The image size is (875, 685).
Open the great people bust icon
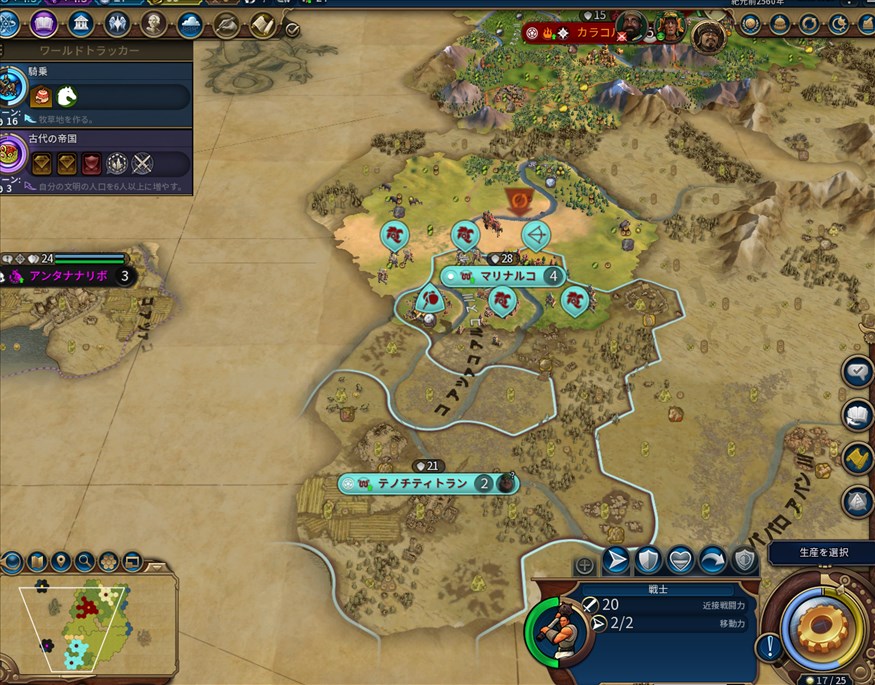click(x=154, y=23)
